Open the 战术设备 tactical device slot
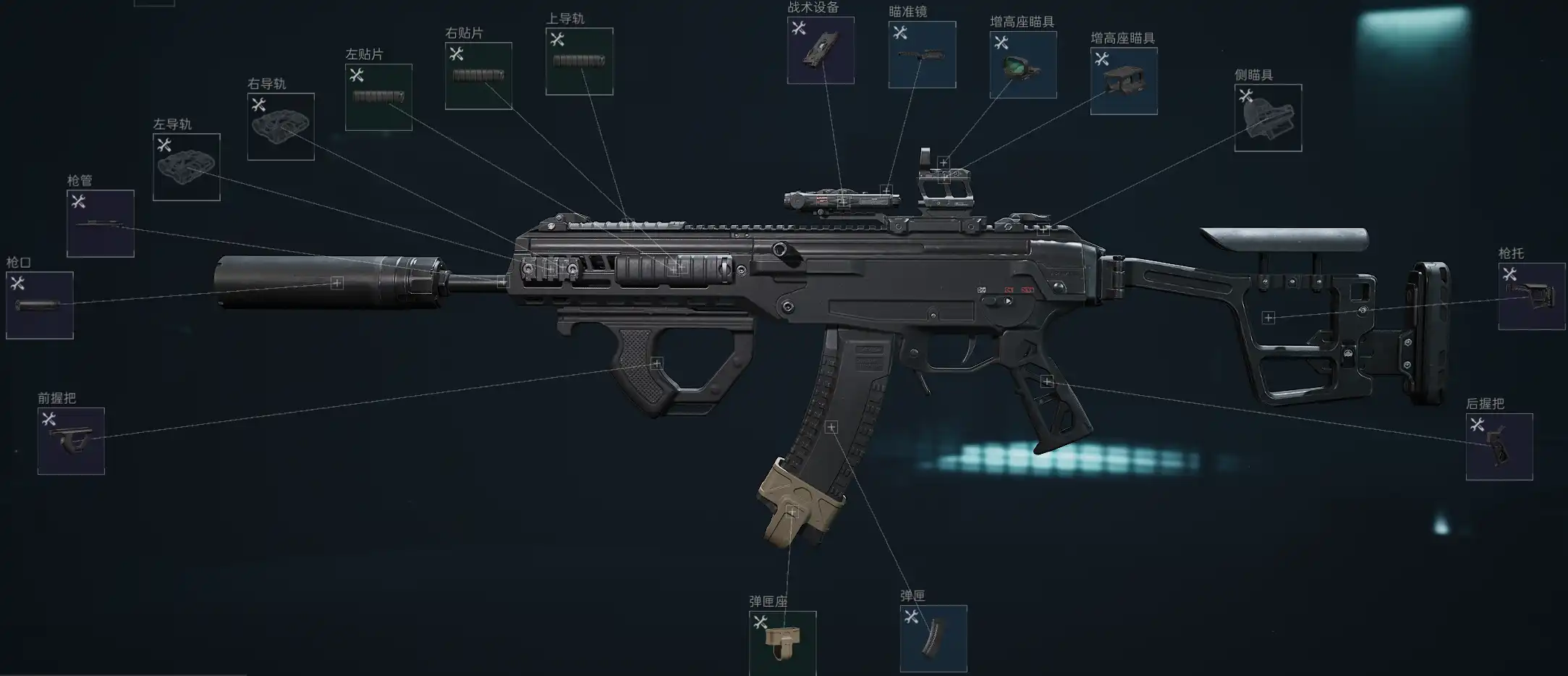The width and height of the screenshot is (1568, 676). [x=821, y=51]
